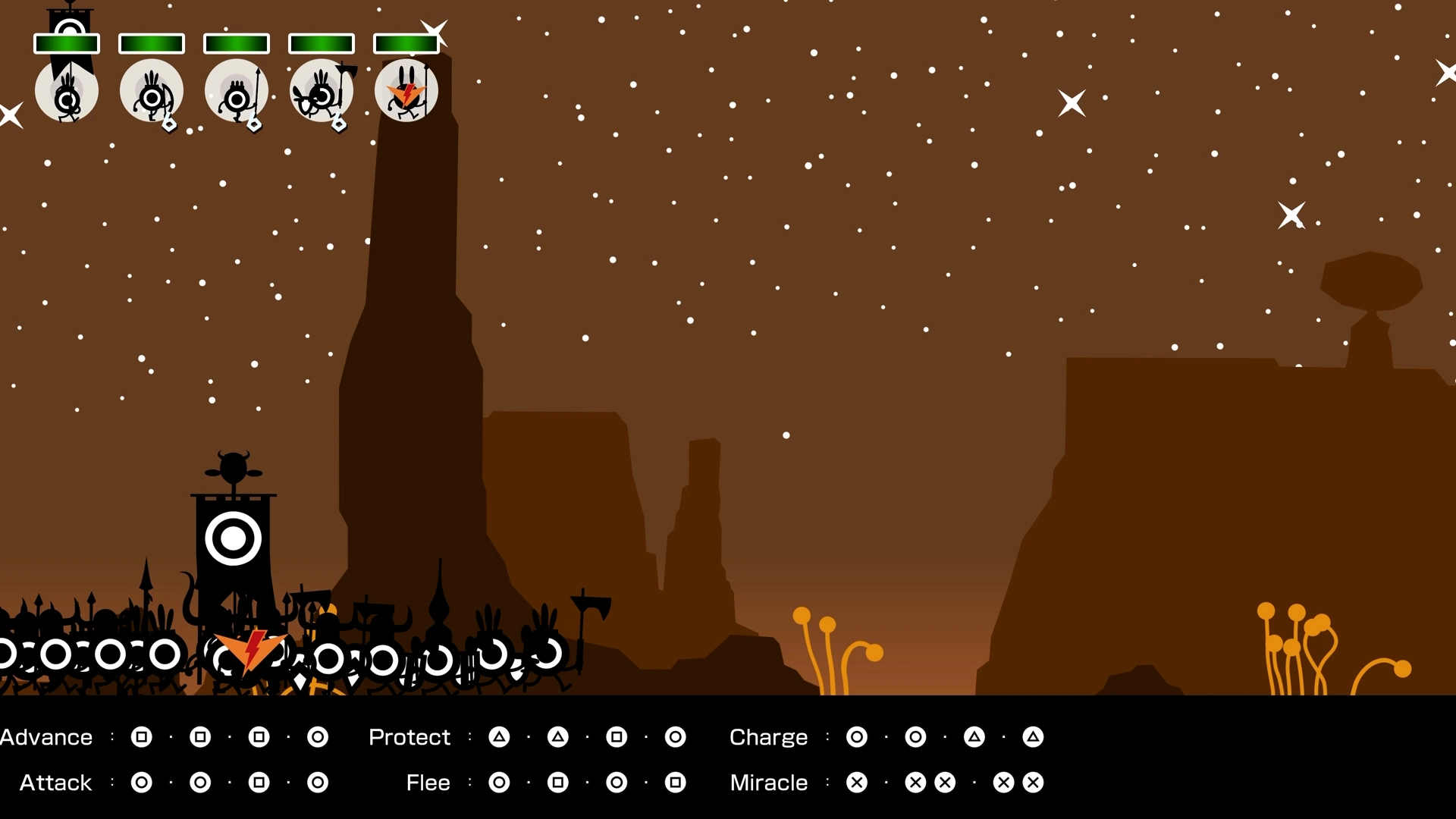Click the last triangle glyph in the Charge sequence
Image resolution: width=1456 pixels, height=819 pixels.
(1033, 736)
